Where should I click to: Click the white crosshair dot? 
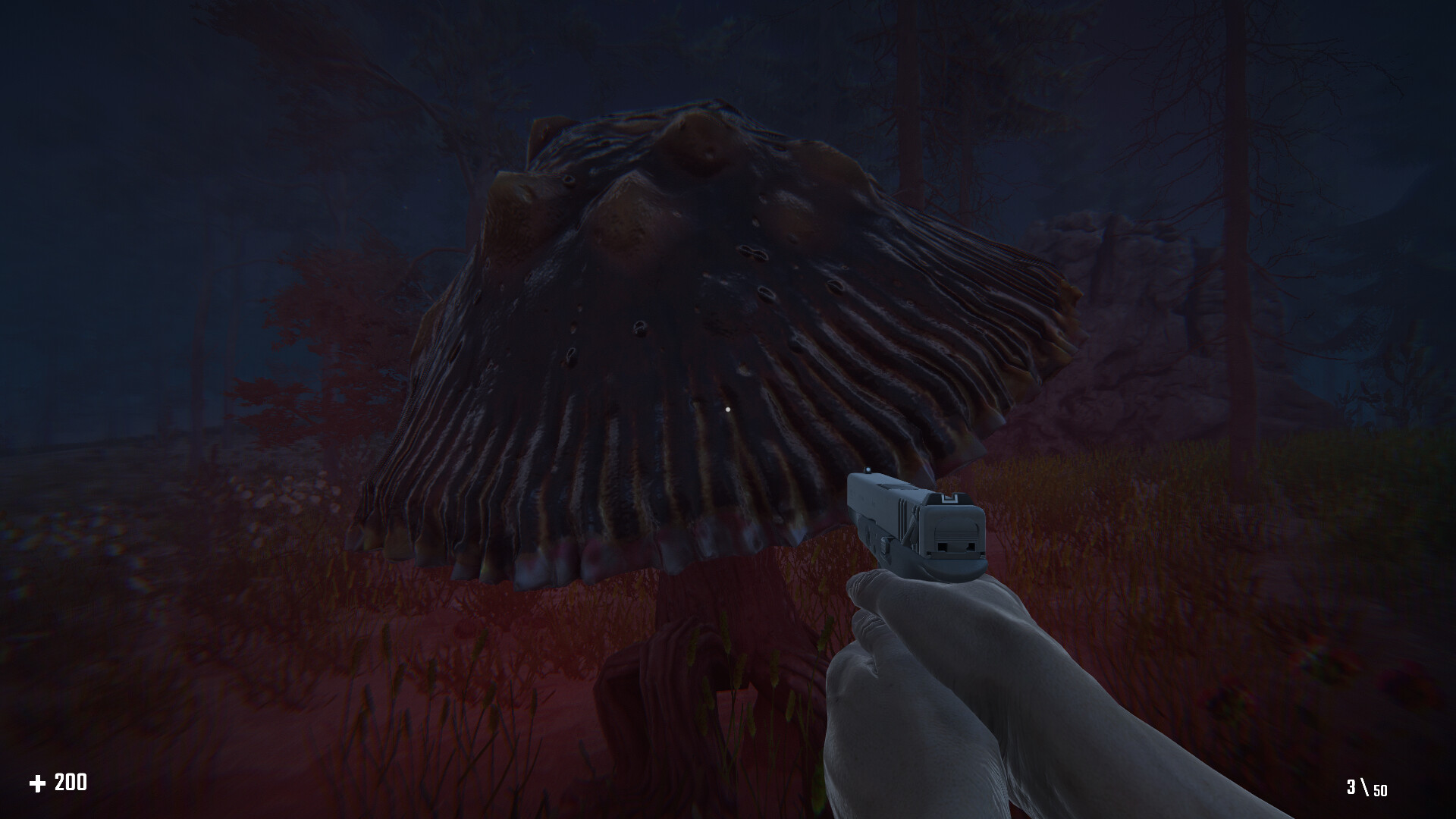(x=730, y=410)
